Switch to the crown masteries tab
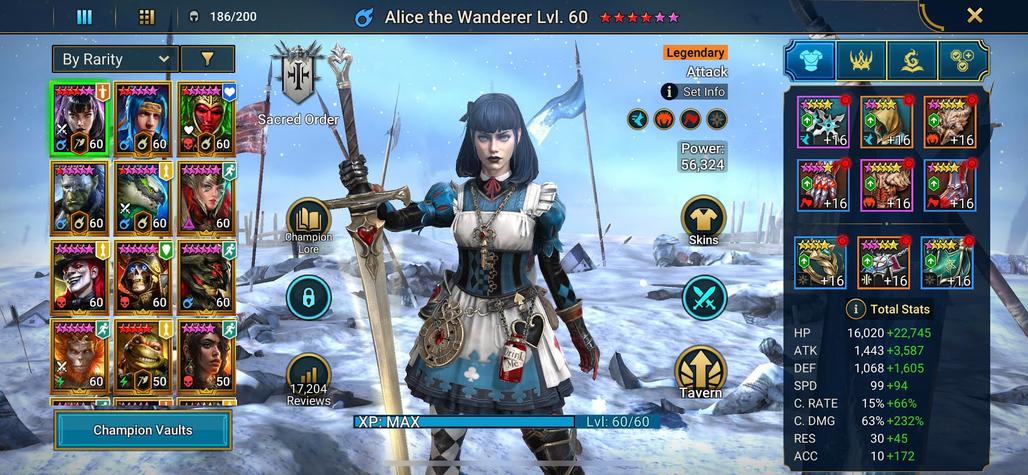 coord(860,61)
